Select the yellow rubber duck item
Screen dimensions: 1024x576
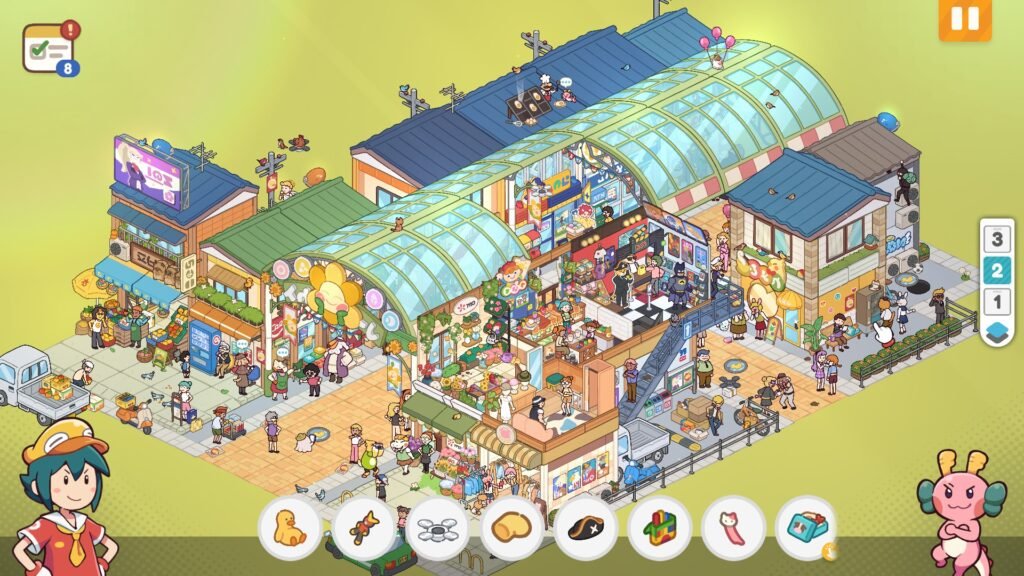(290, 528)
